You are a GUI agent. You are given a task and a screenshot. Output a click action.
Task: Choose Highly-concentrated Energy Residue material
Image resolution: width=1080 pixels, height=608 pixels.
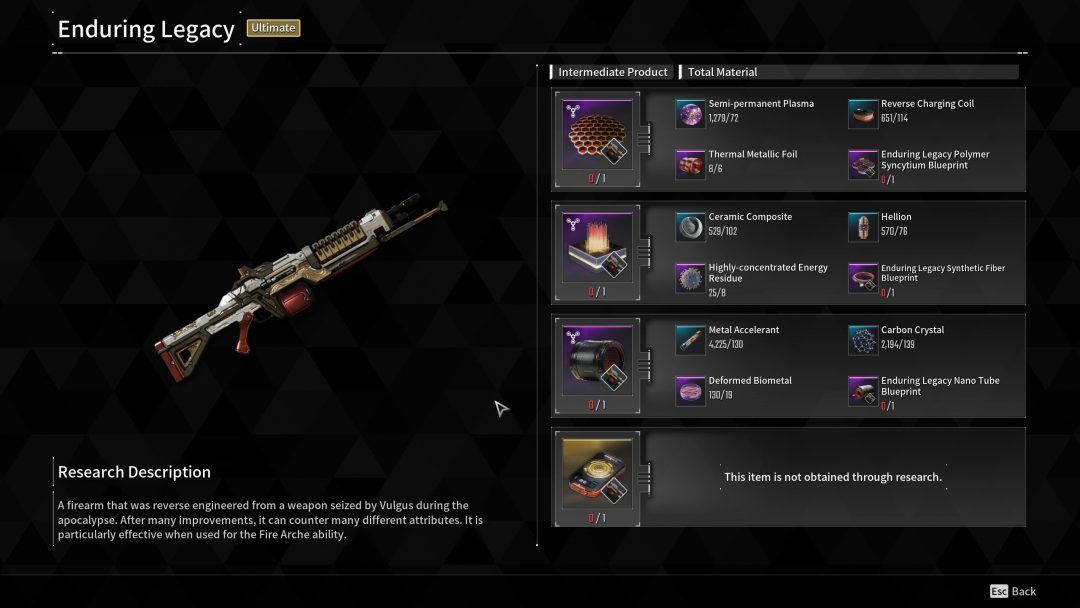coord(690,277)
